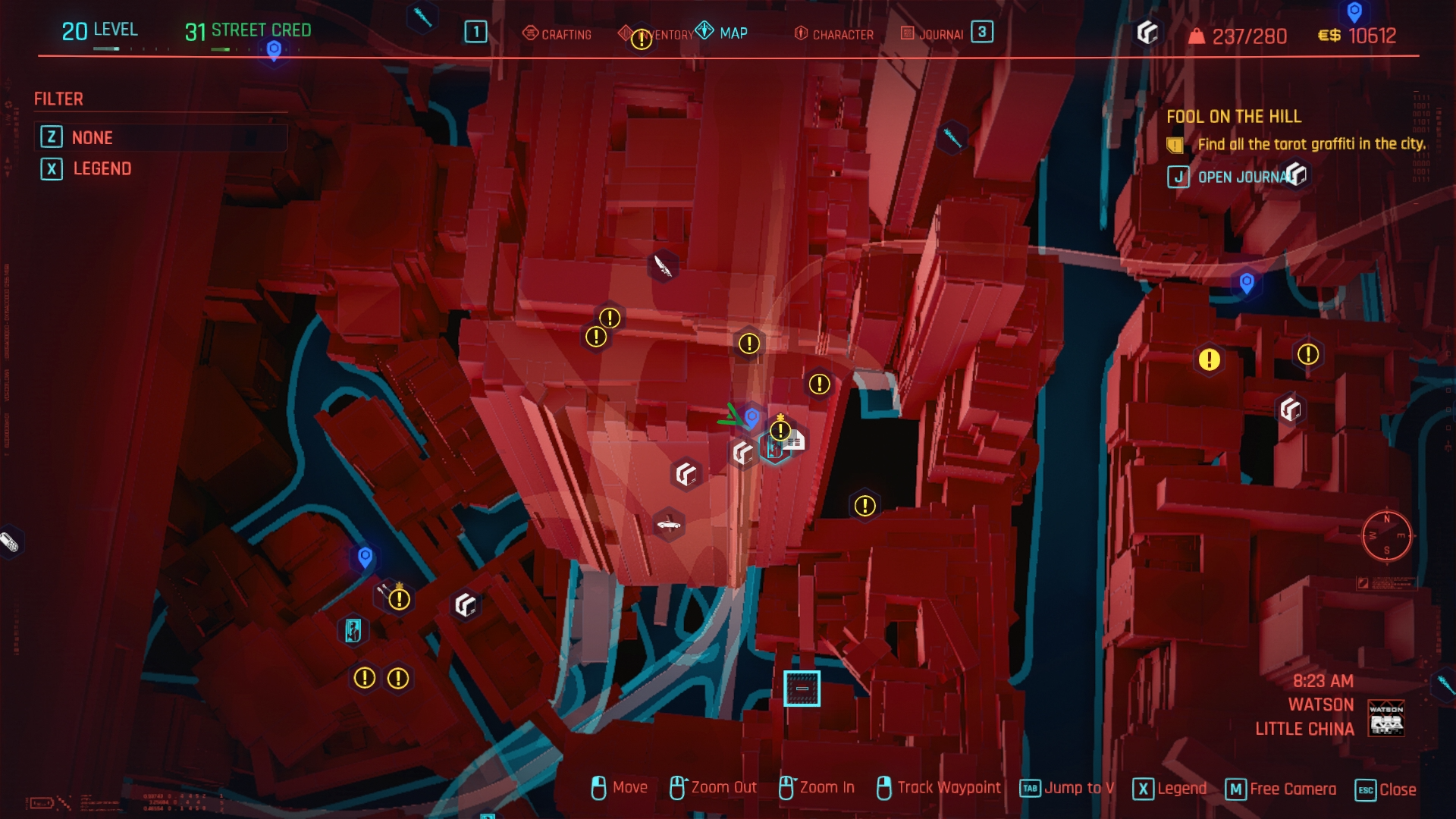Open the Character tab

click(833, 34)
